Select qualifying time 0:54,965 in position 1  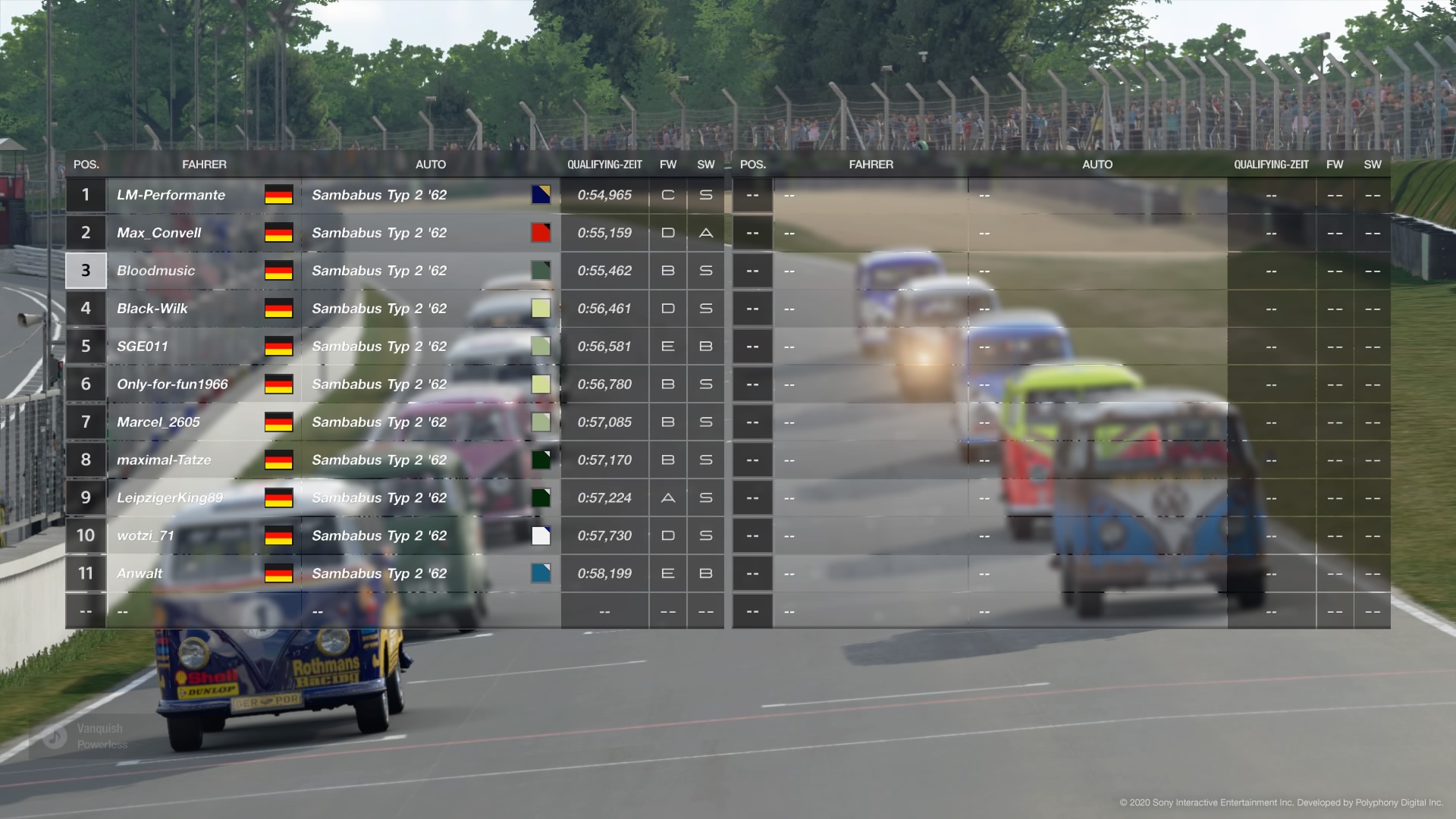pos(603,195)
